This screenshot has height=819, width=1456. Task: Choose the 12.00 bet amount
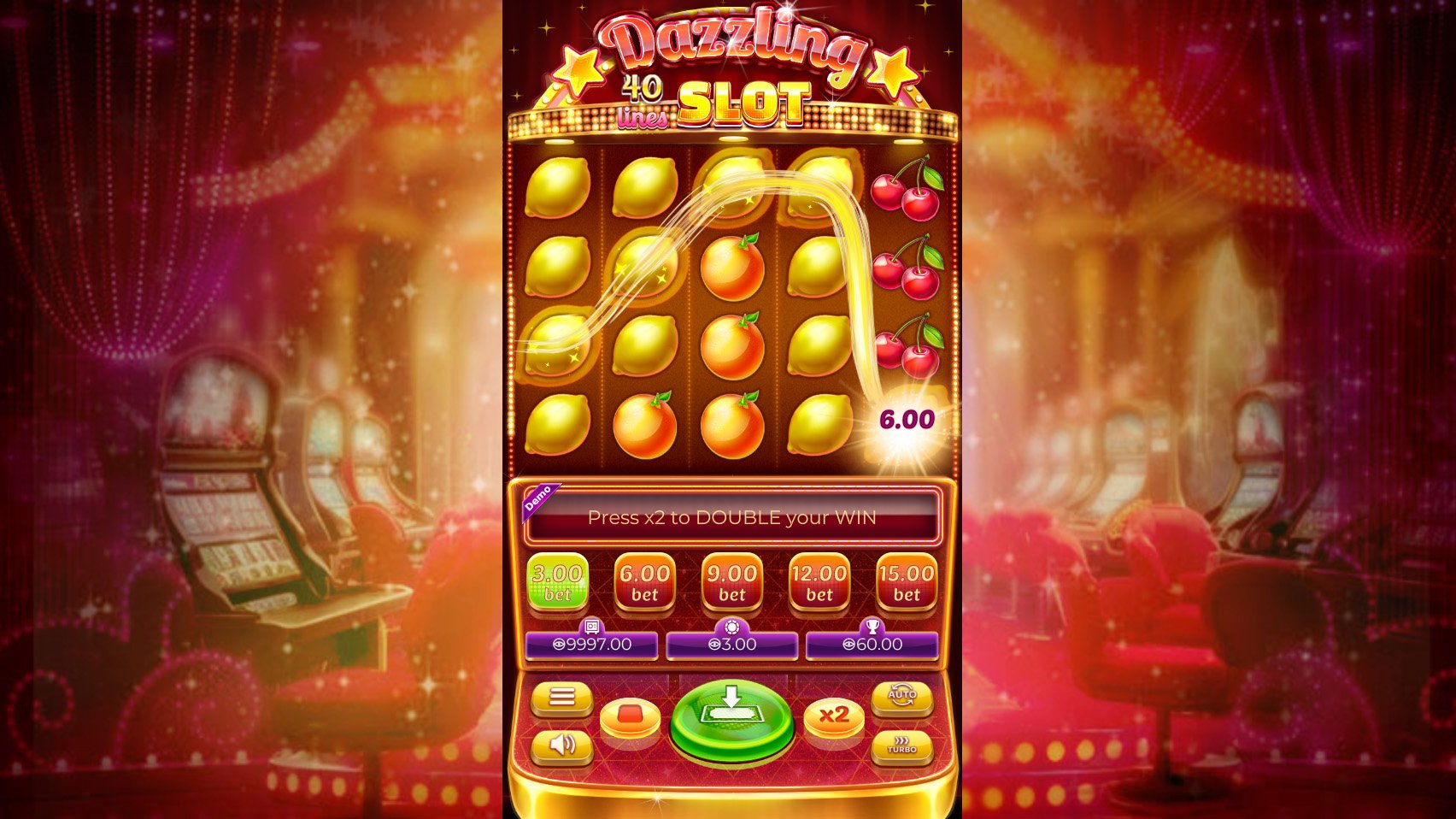tap(819, 581)
